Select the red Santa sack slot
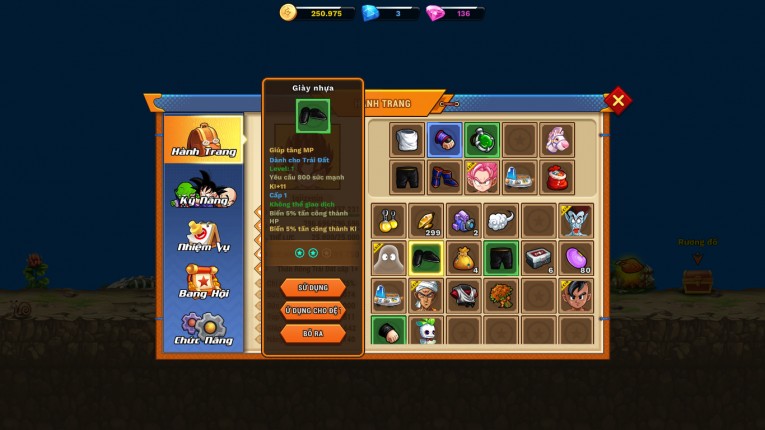The width and height of the screenshot is (765, 430). (x=557, y=177)
